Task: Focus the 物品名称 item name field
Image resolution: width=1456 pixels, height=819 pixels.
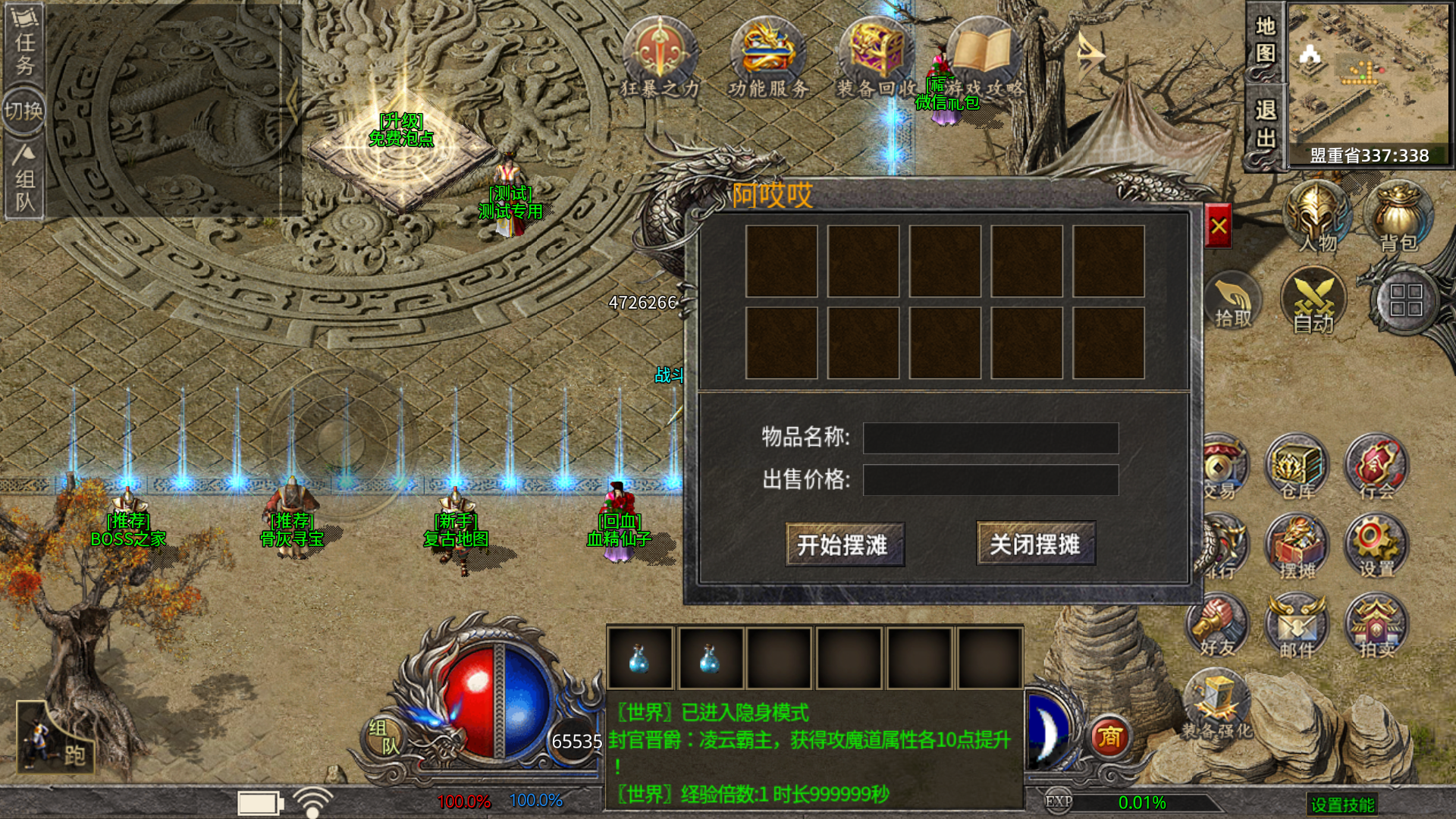Action: tap(990, 438)
